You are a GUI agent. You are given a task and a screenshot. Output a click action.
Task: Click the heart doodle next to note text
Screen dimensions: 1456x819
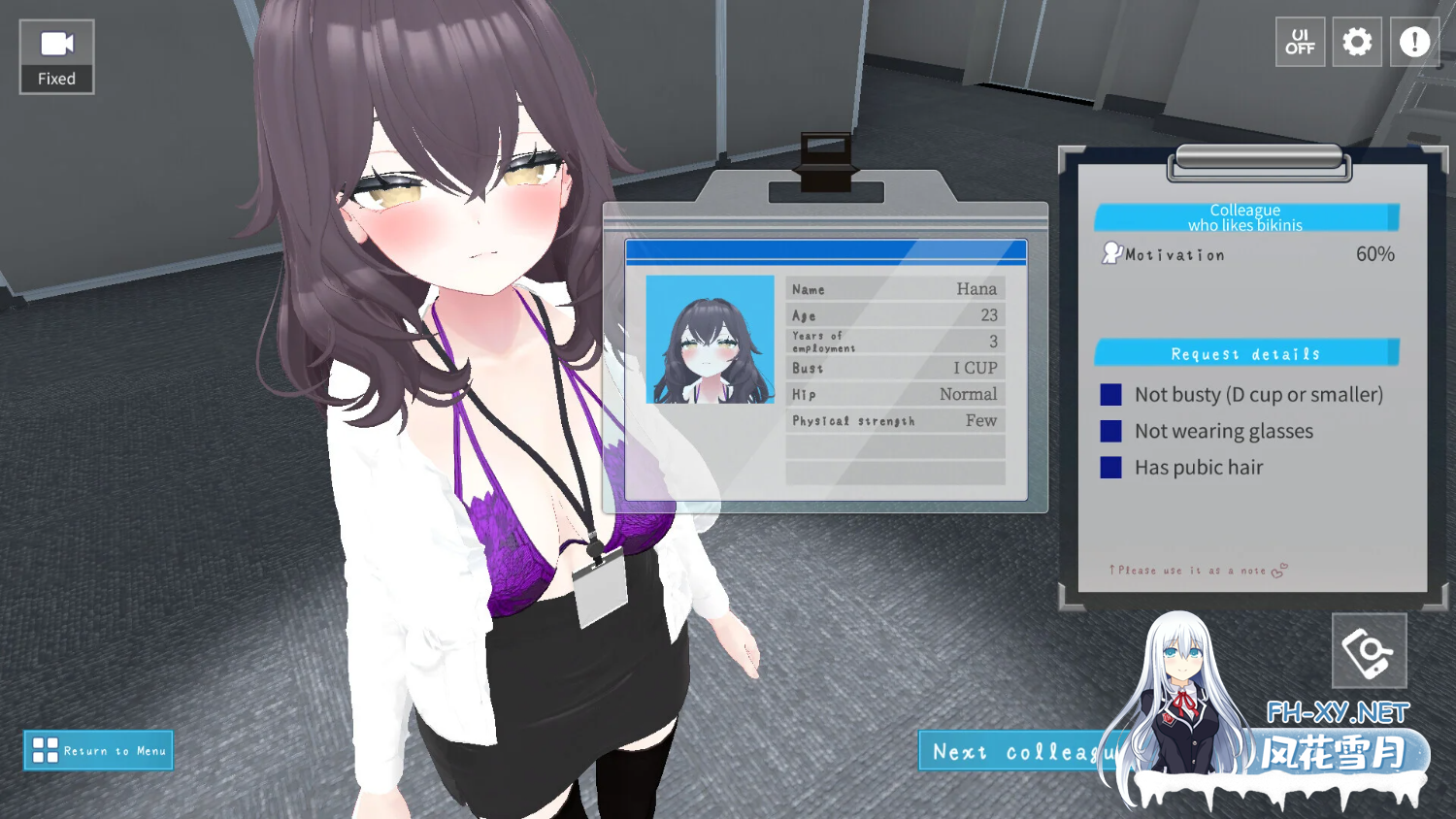(1278, 570)
